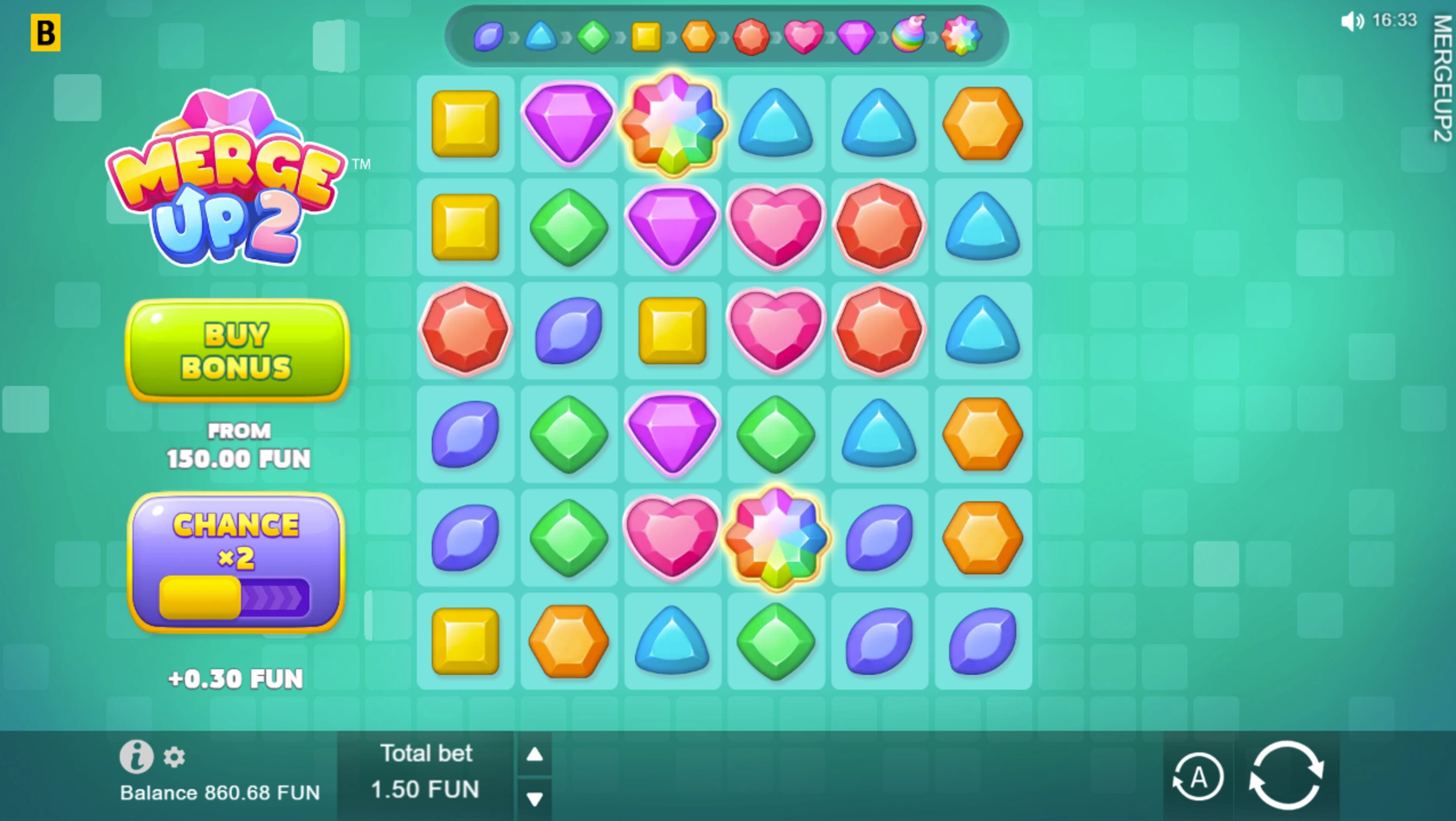
Task: Start autoplay with the A button
Action: pos(1197,777)
